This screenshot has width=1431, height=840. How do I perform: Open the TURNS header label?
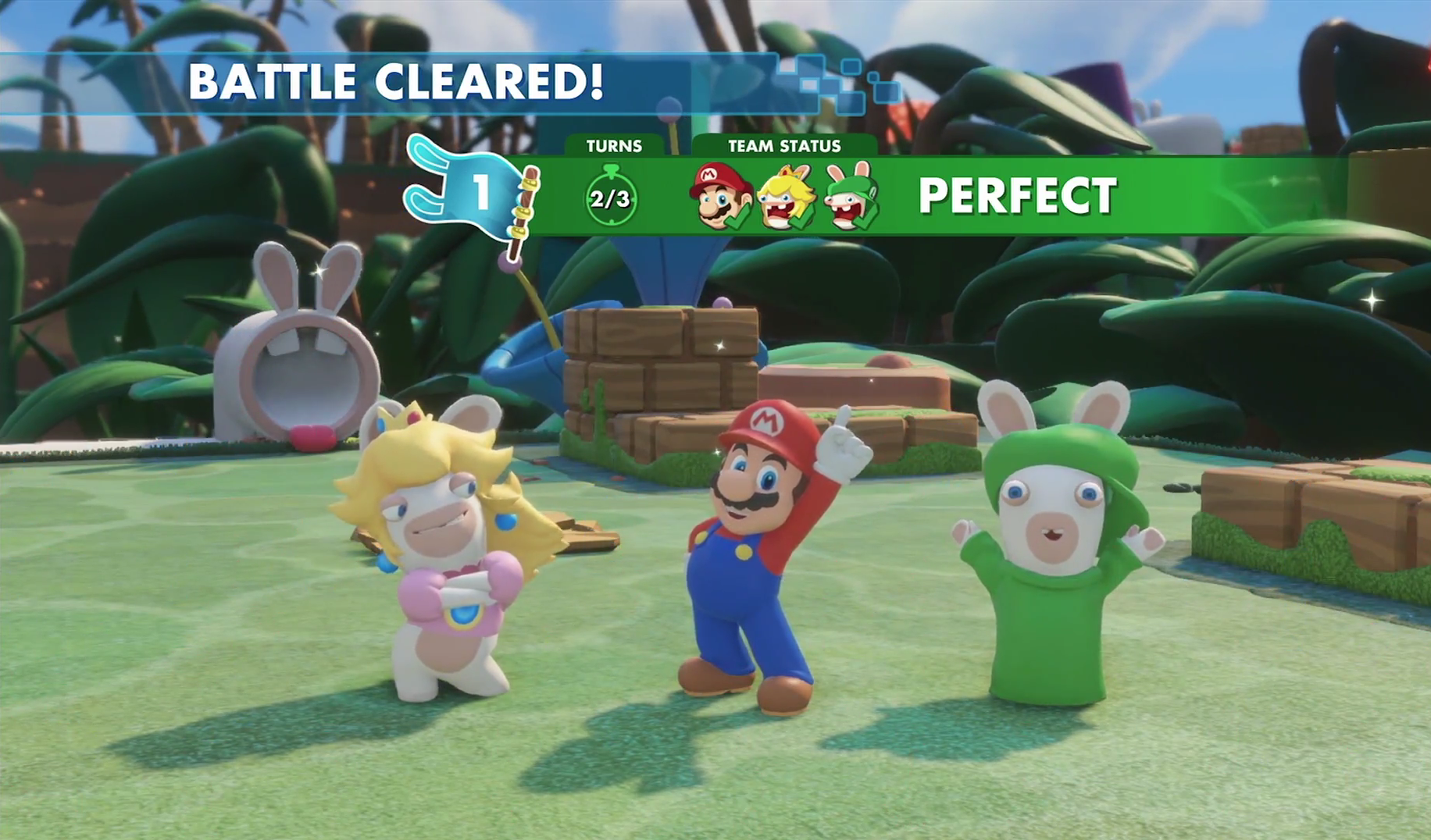[x=614, y=144]
